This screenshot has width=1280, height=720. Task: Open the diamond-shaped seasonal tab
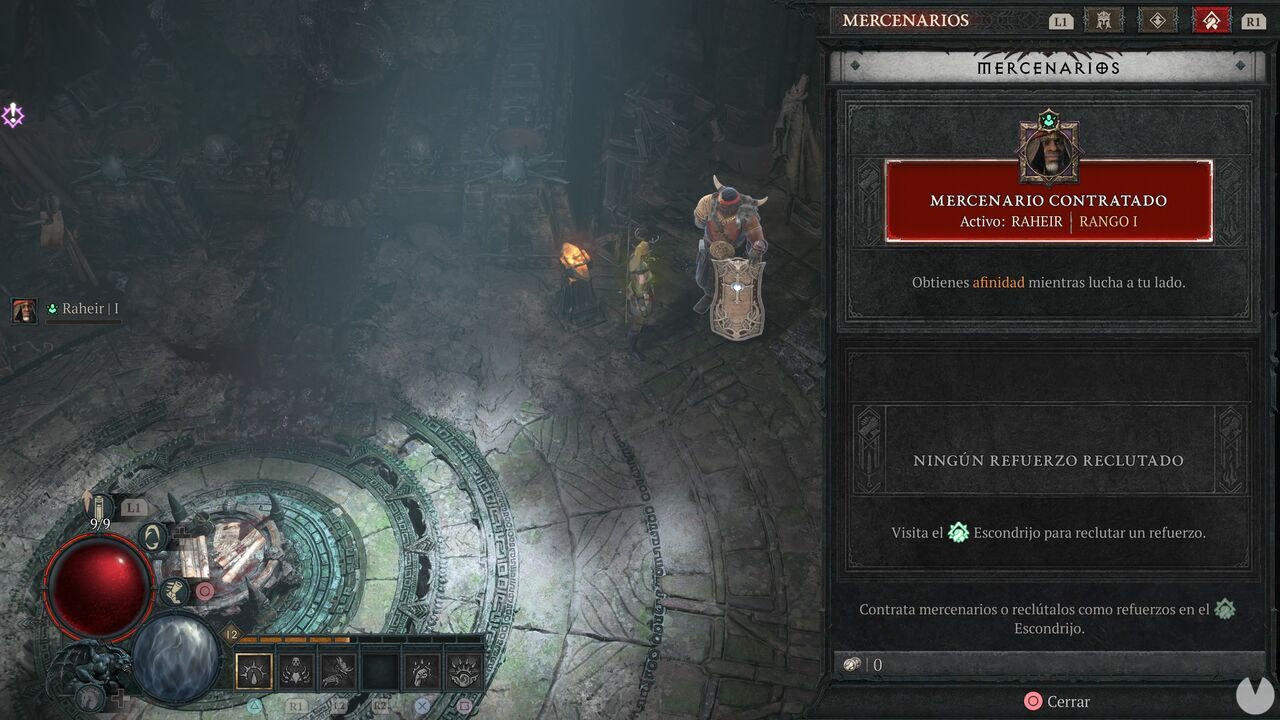[1158, 20]
